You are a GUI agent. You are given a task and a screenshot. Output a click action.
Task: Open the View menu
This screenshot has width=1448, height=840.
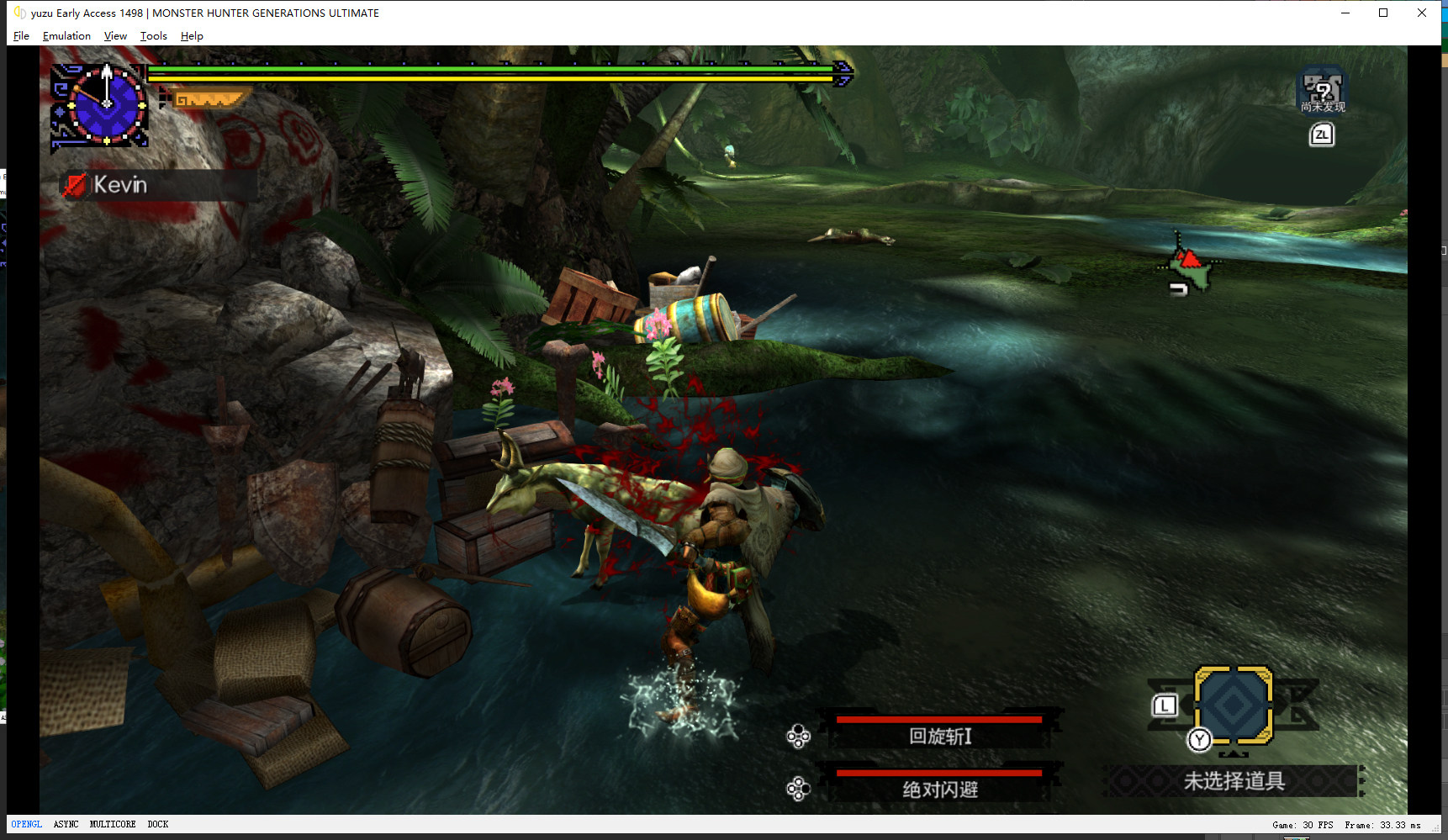(x=115, y=36)
